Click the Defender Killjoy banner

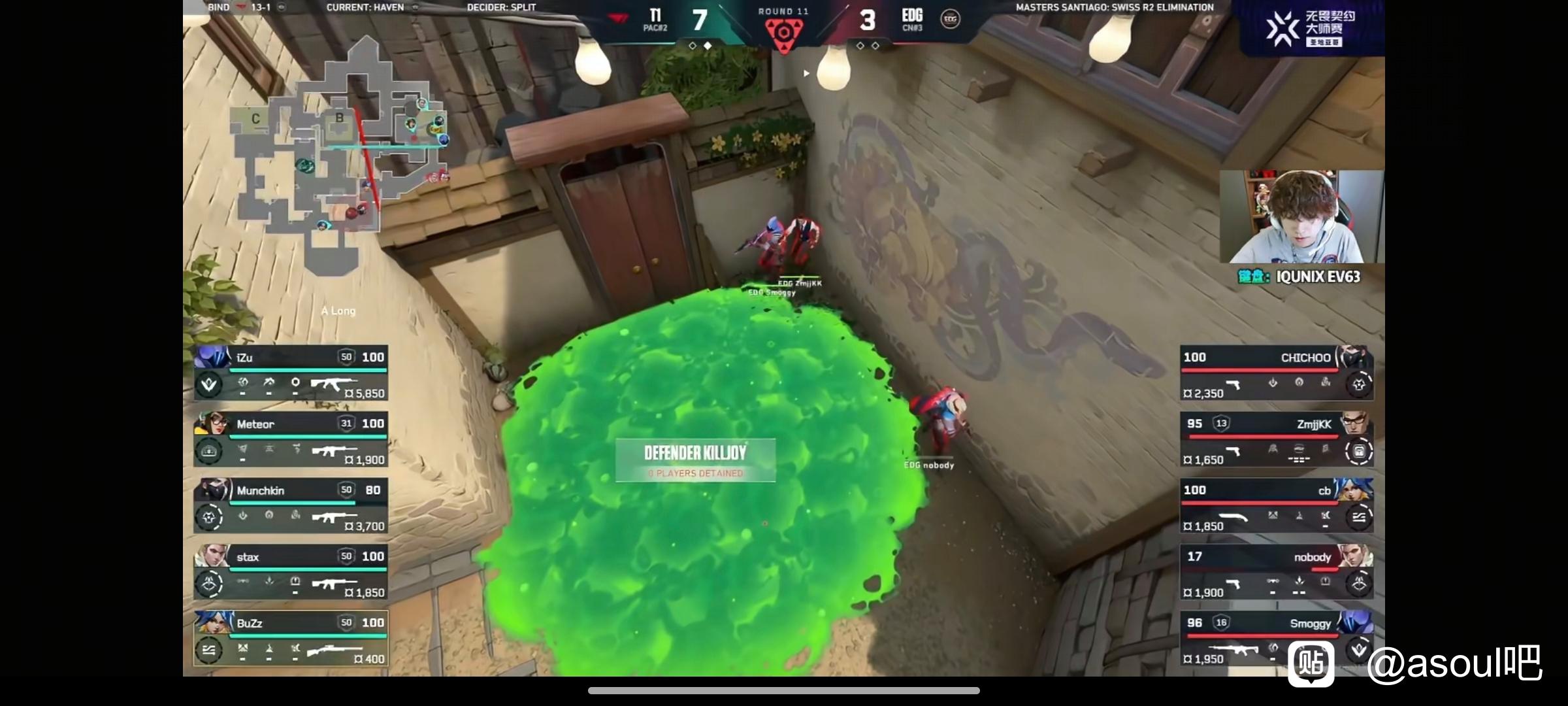point(695,460)
